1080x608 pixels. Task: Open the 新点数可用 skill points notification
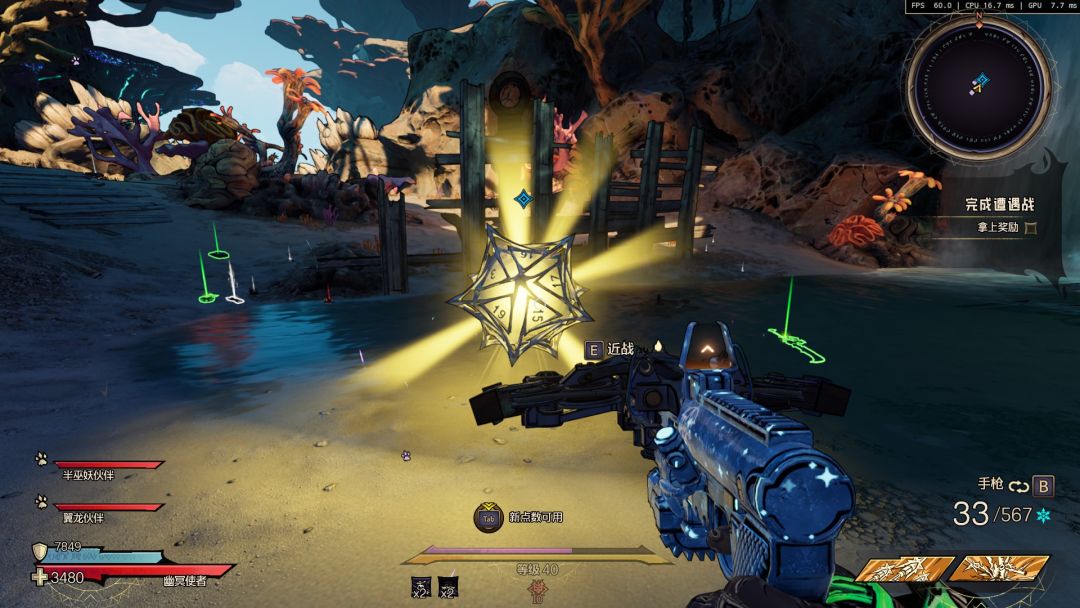pos(489,517)
